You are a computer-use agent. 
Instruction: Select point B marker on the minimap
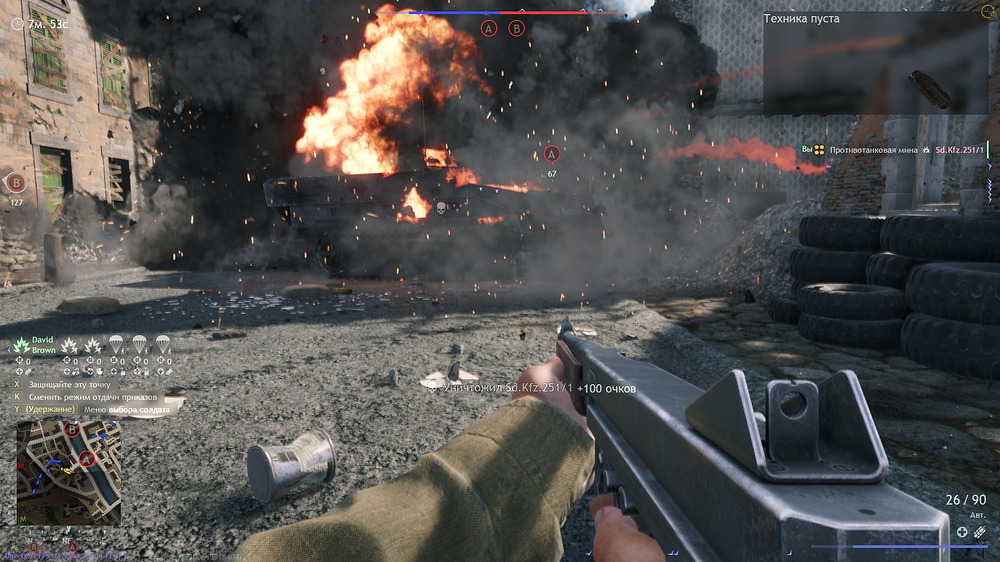coord(72,430)
